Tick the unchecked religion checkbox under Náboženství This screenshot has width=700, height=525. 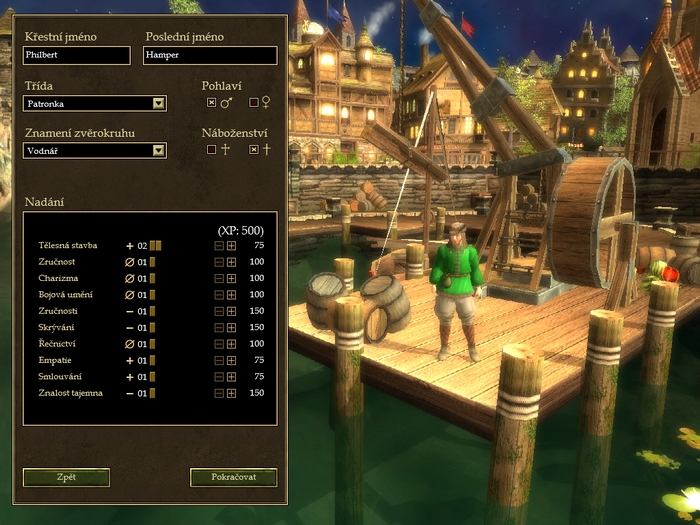(211, 150)
